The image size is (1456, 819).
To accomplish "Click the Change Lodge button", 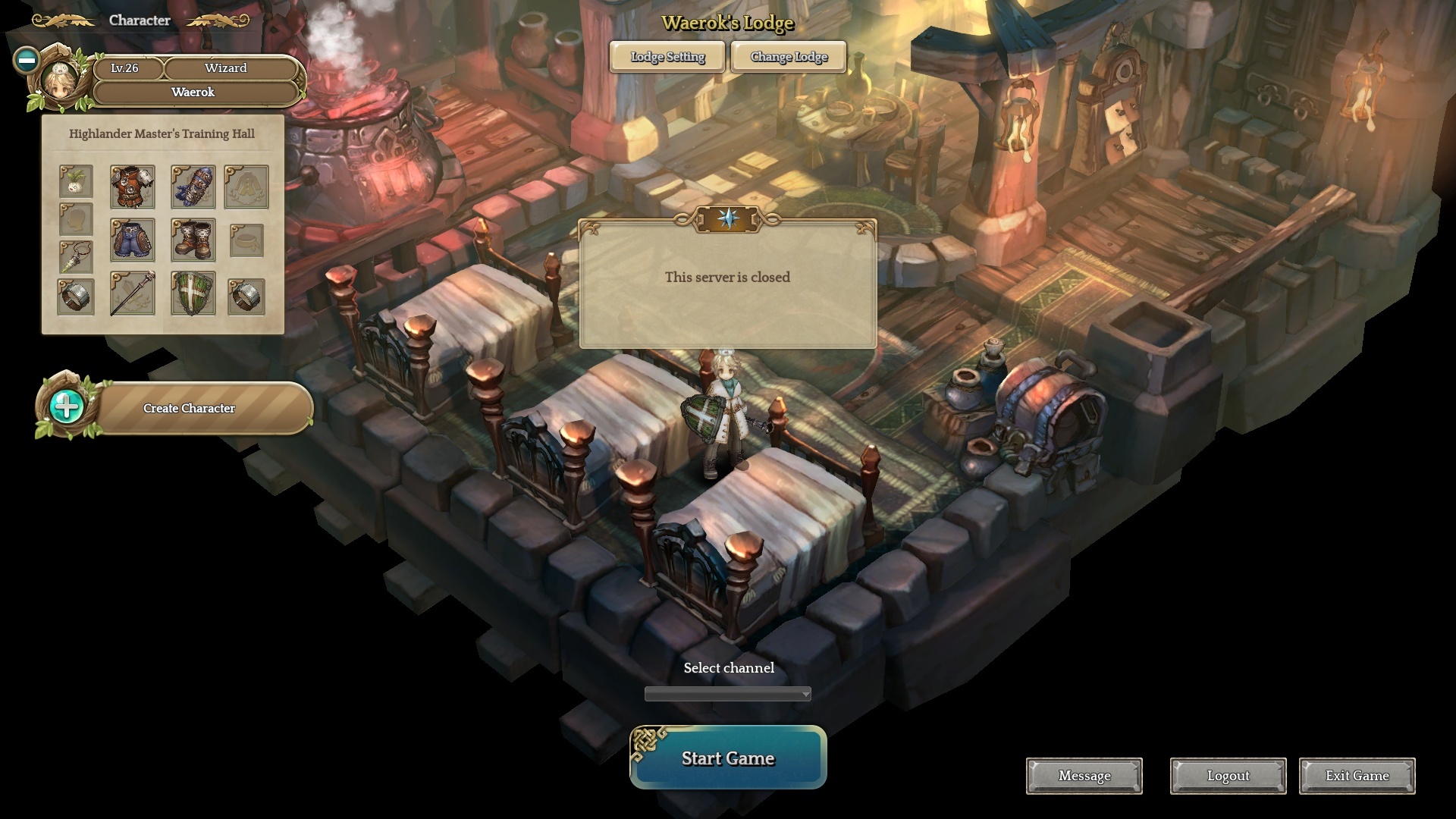I will tap(789, 57).
